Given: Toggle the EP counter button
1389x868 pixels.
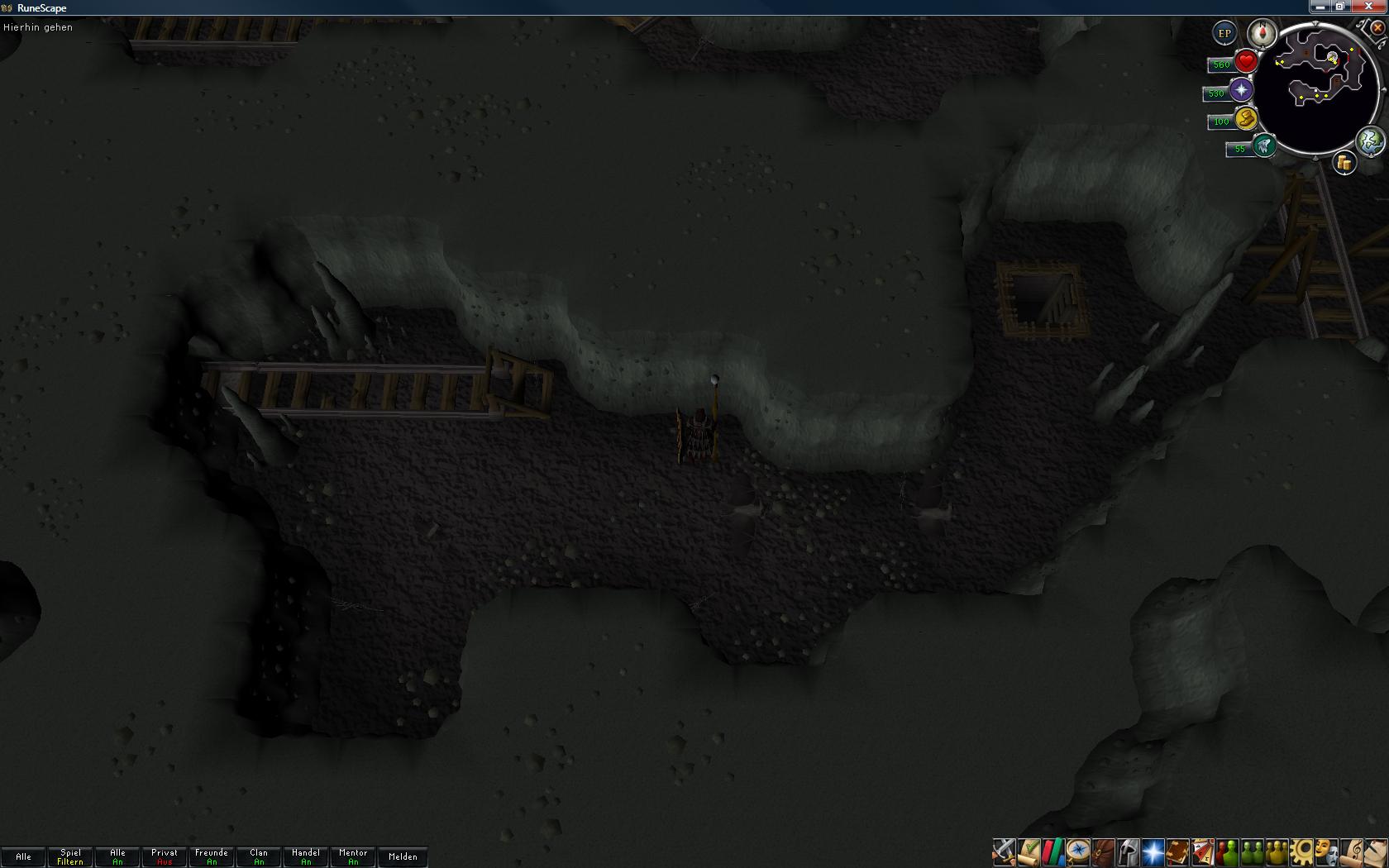Looking at the screenshot, I should (1224, 34).
